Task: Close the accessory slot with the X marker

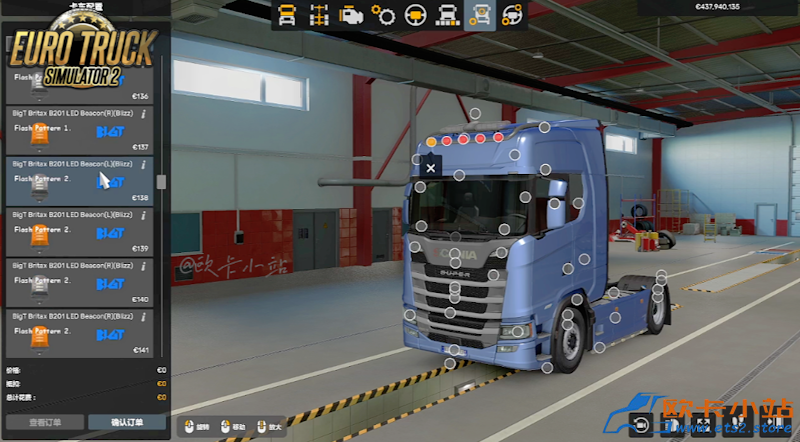Action: 431,169
